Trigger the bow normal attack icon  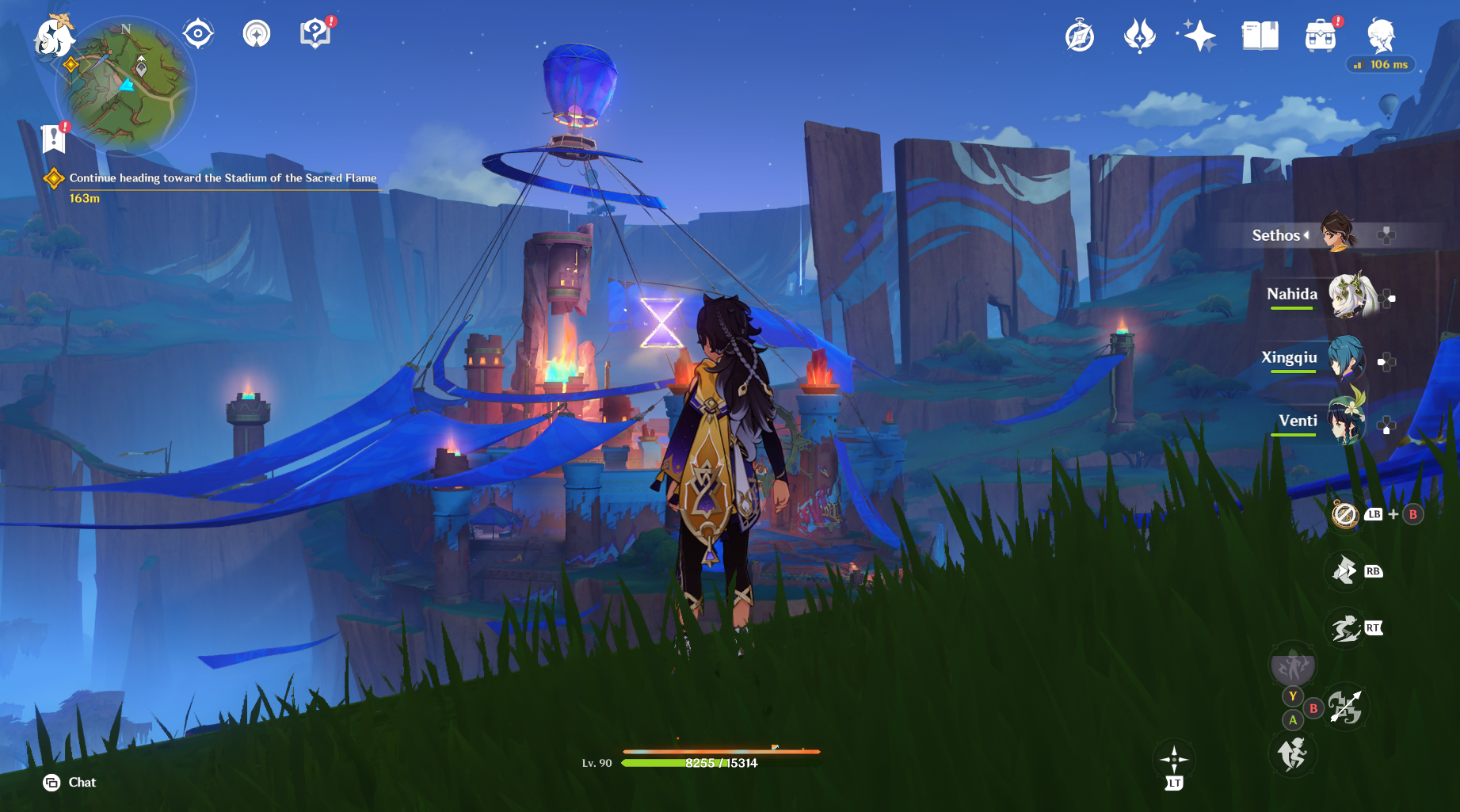(1345, 707)
